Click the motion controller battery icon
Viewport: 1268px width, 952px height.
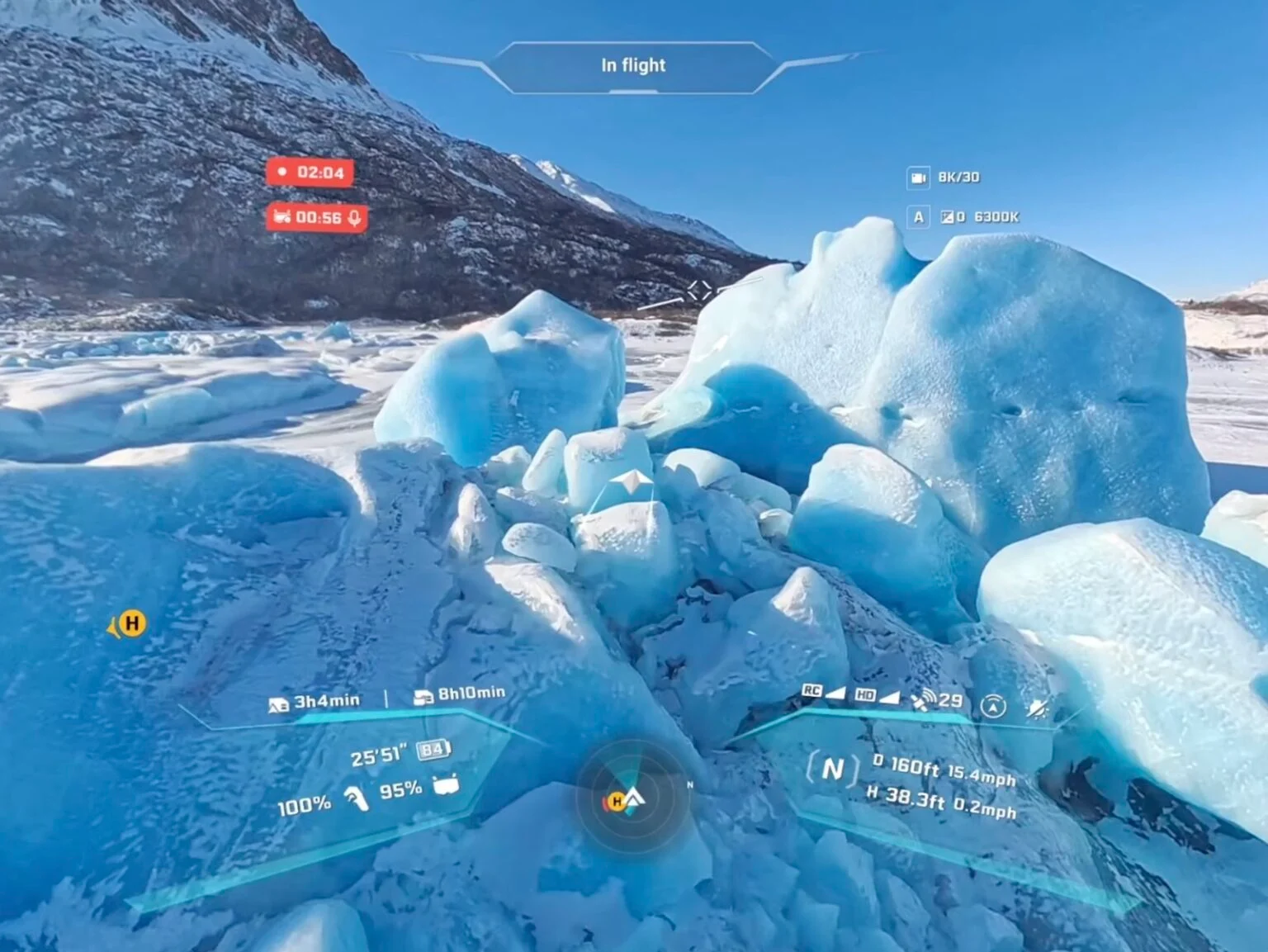tap(357, 798)
